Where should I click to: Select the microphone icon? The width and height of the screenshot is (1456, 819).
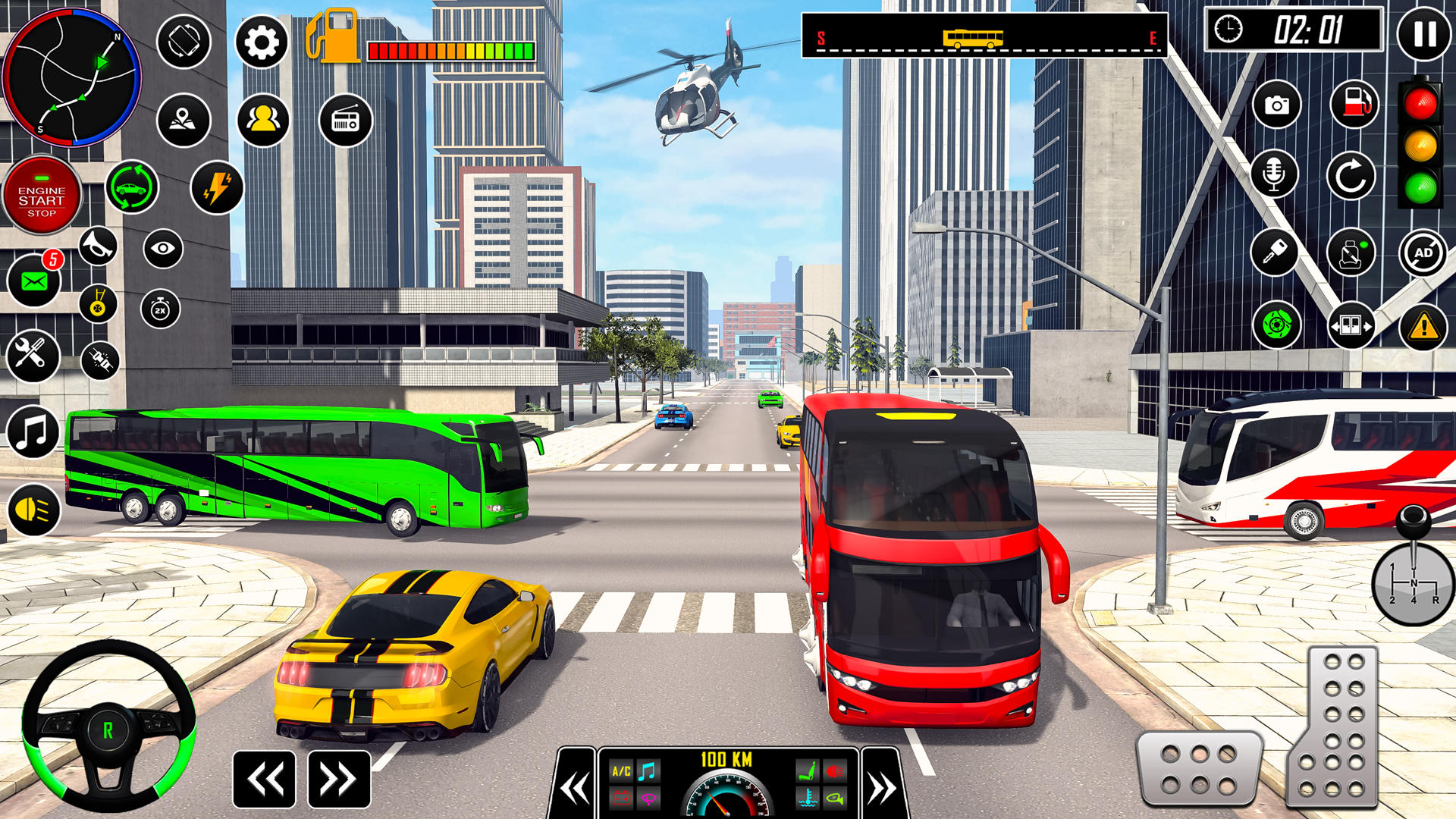pyautogui.click(x=1277, y=173)
